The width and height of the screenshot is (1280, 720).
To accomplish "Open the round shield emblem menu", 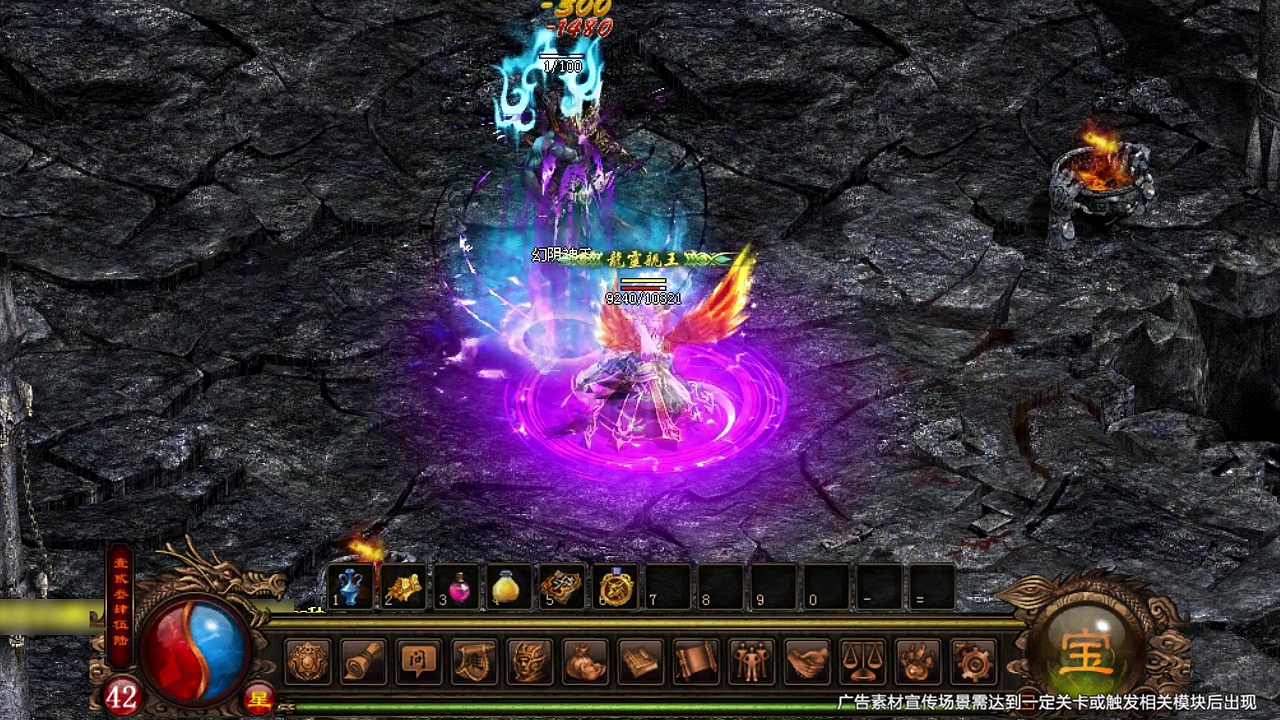I will [308, 661].
